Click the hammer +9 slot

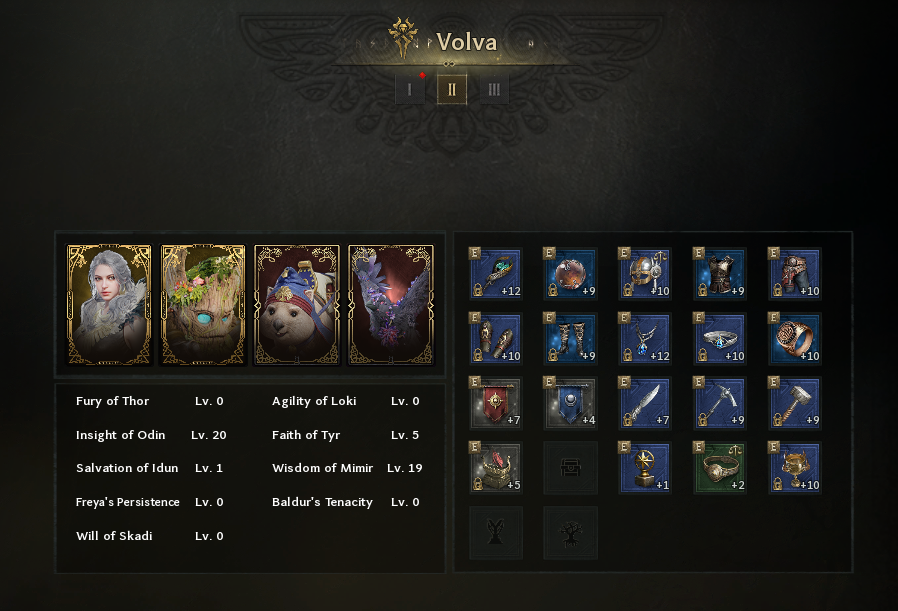794,403
